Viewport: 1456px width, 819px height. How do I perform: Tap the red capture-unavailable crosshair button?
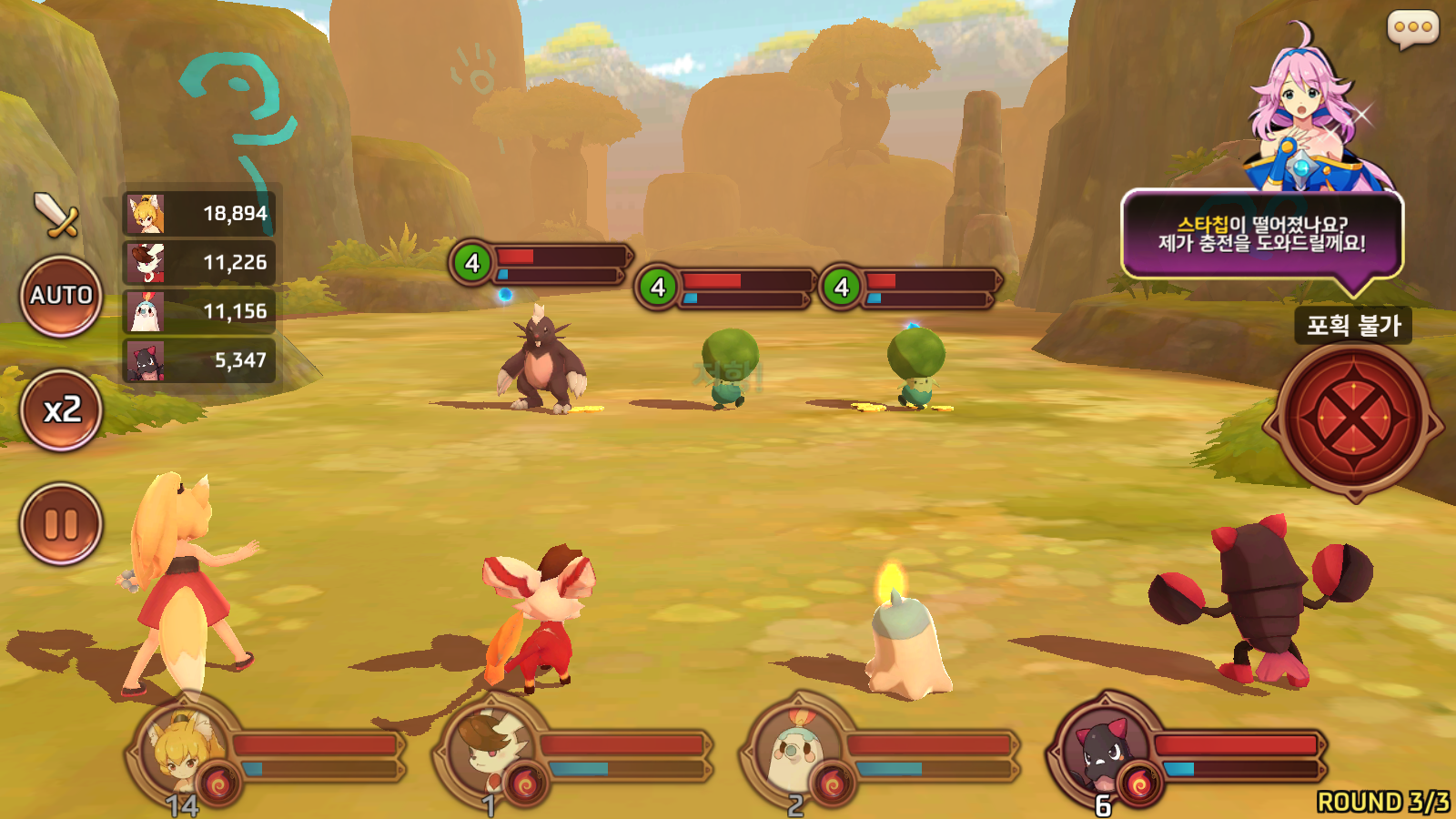1353,420
